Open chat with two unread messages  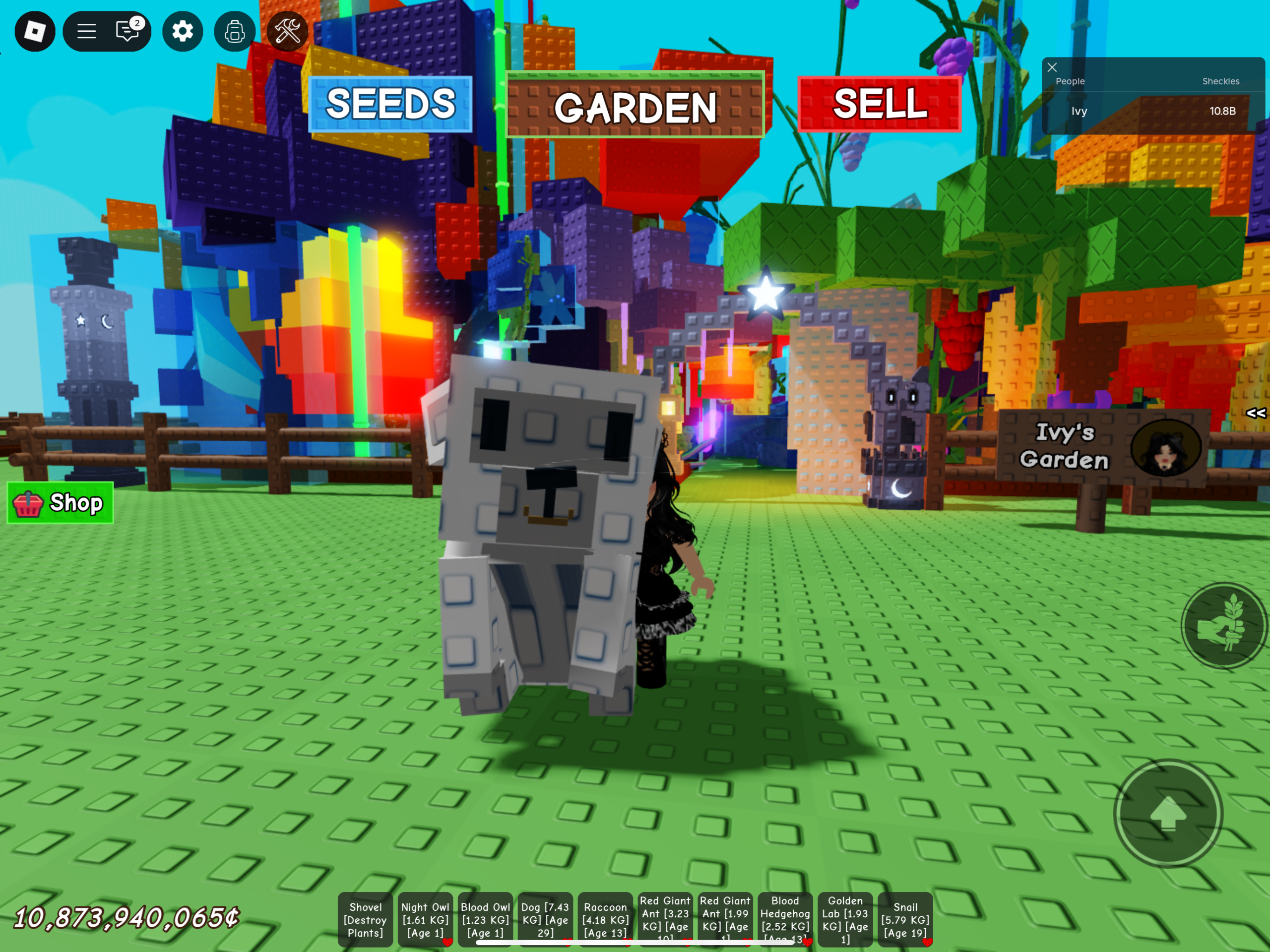pyautogui.click(x=127, y=31)
